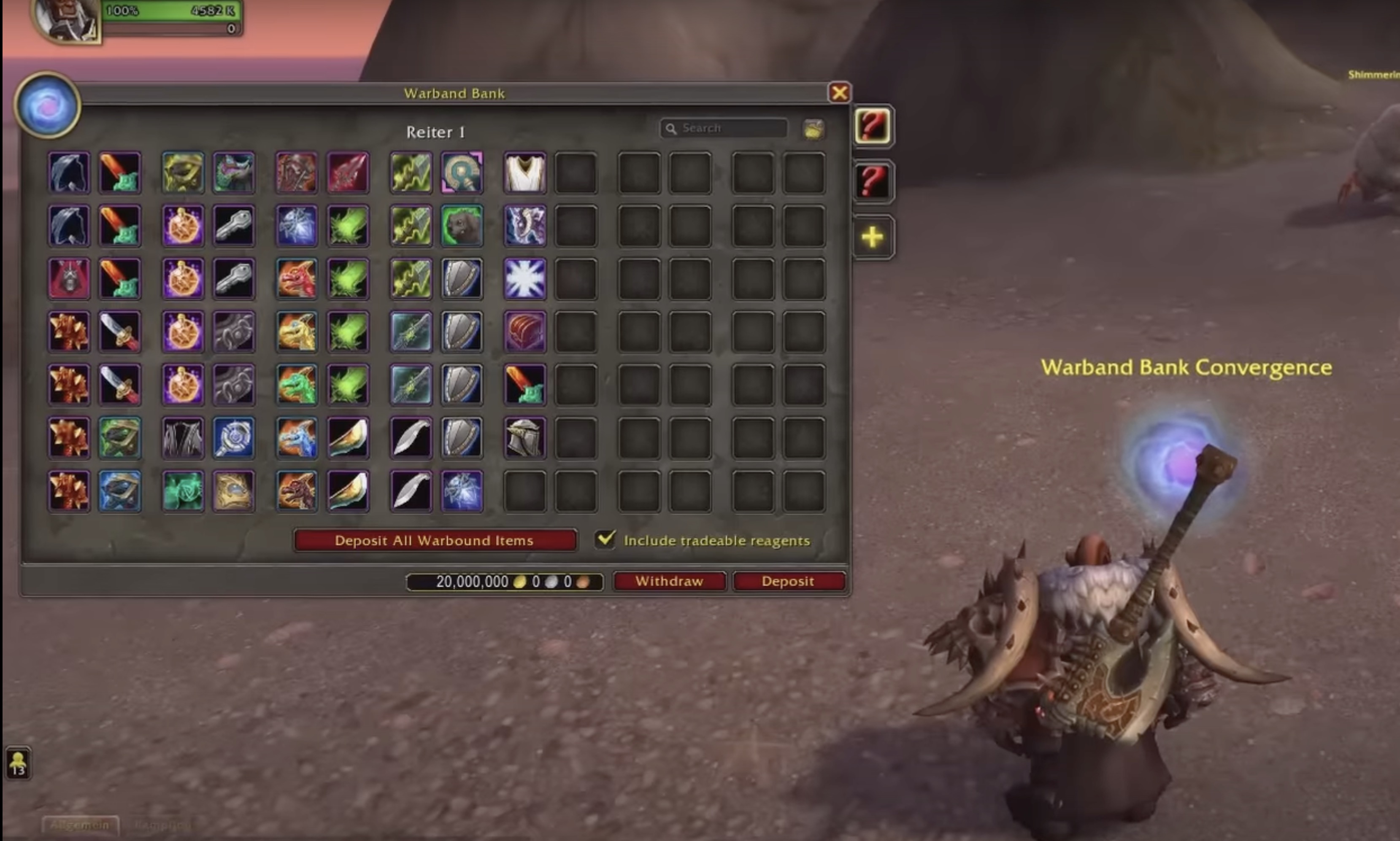
Task: Purchase a new bank tab with the plus button
Action: pyautogui.click(x=872, y=237)
